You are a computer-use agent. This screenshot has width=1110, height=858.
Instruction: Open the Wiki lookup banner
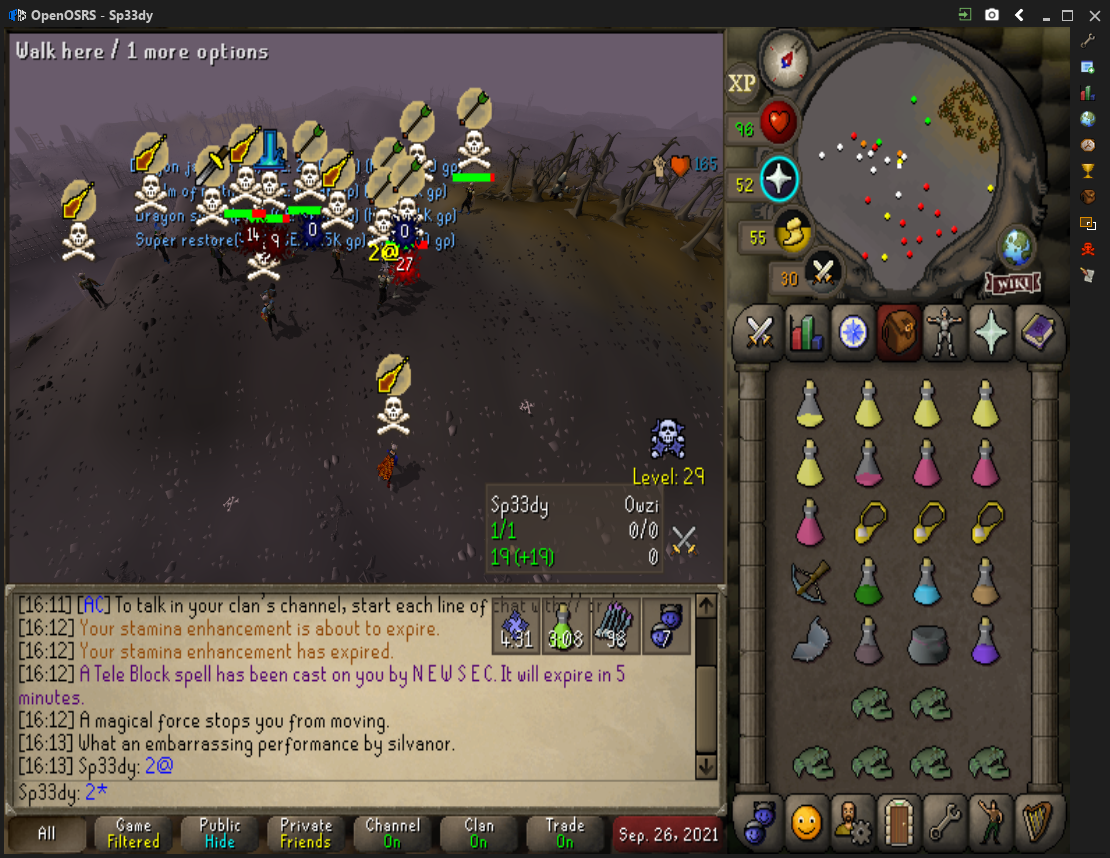point(1015,284)
